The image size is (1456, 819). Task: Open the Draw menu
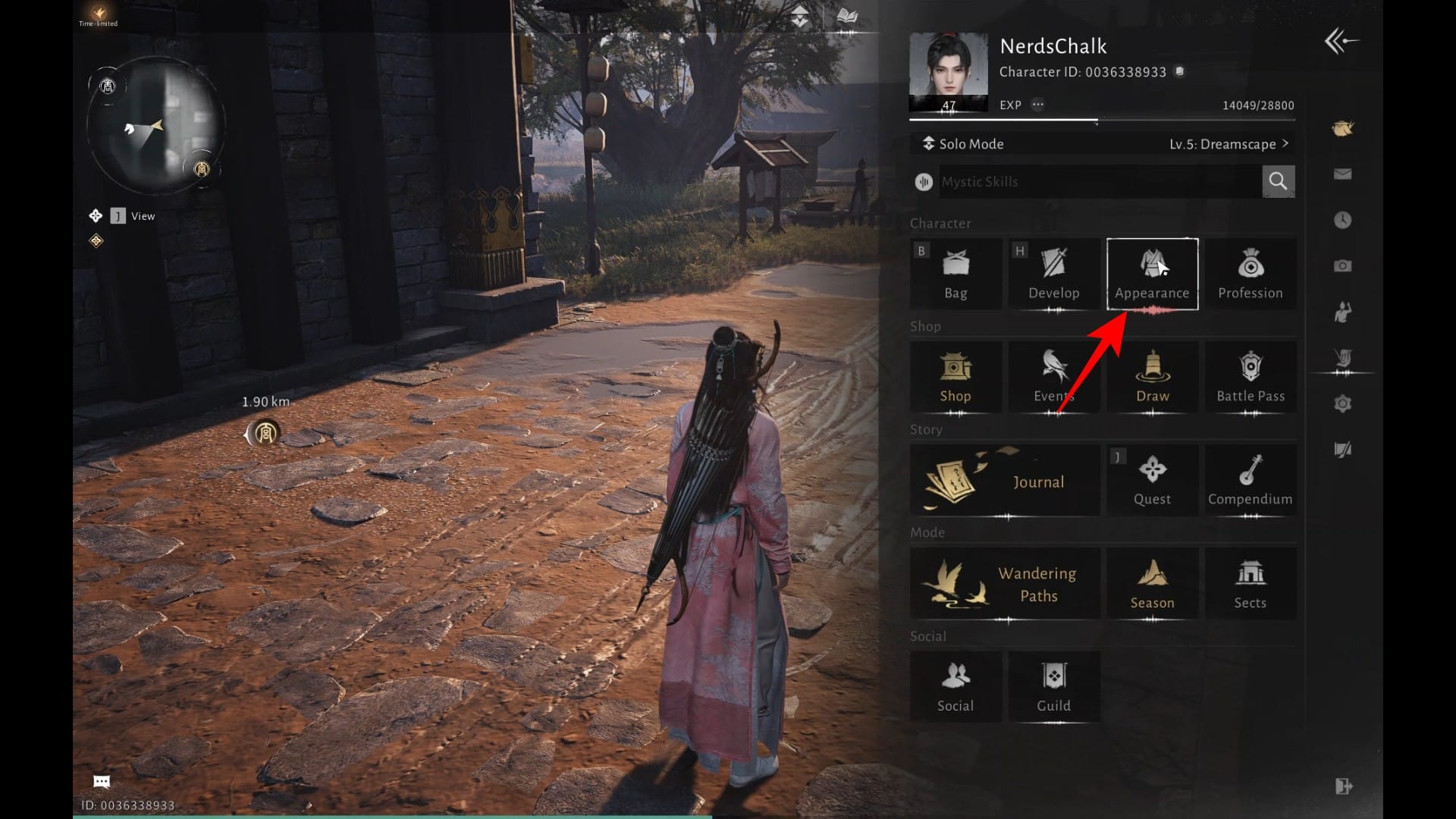click(1152, 377)
